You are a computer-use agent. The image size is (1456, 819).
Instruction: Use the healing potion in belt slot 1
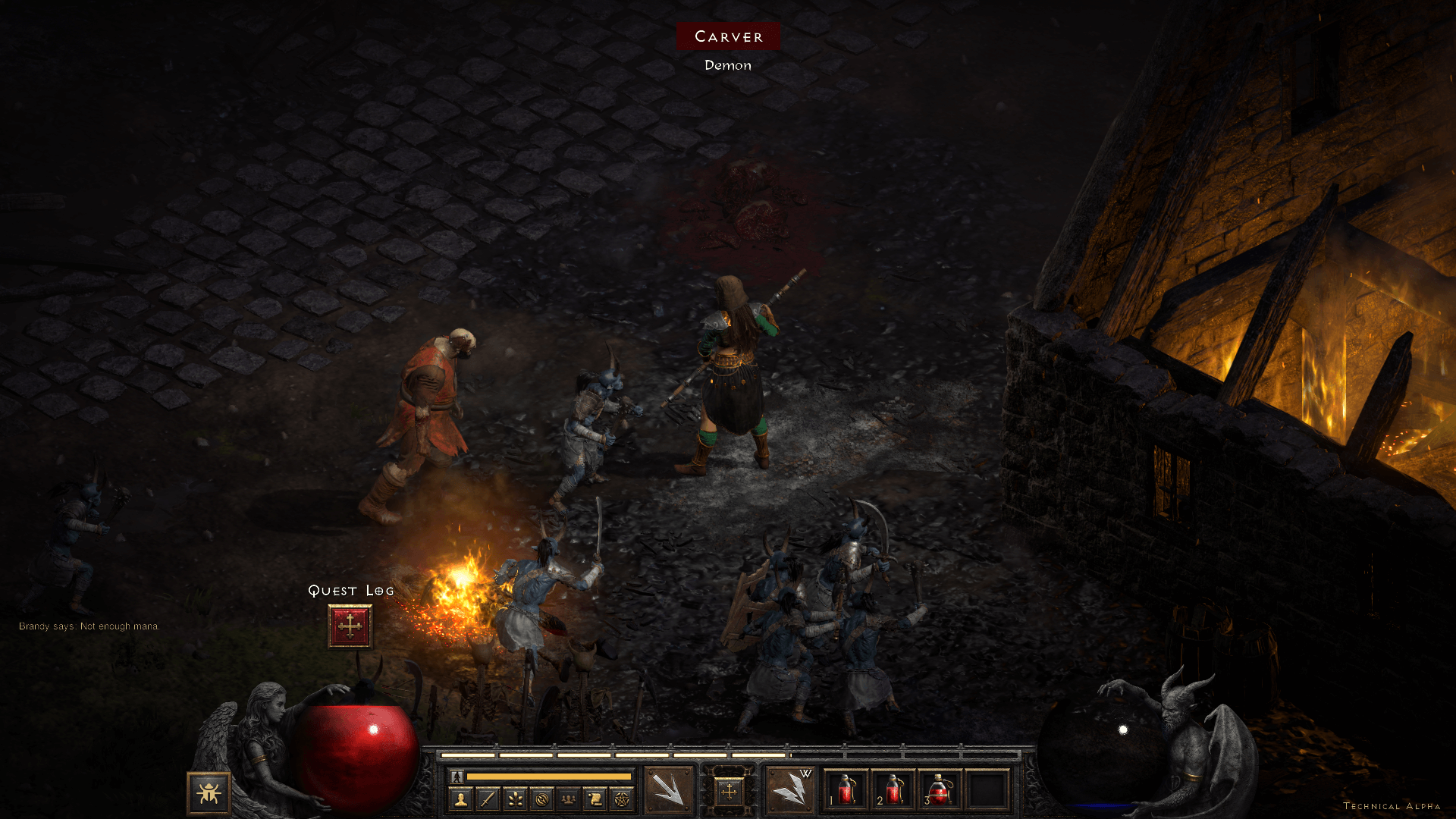(846, 790)
